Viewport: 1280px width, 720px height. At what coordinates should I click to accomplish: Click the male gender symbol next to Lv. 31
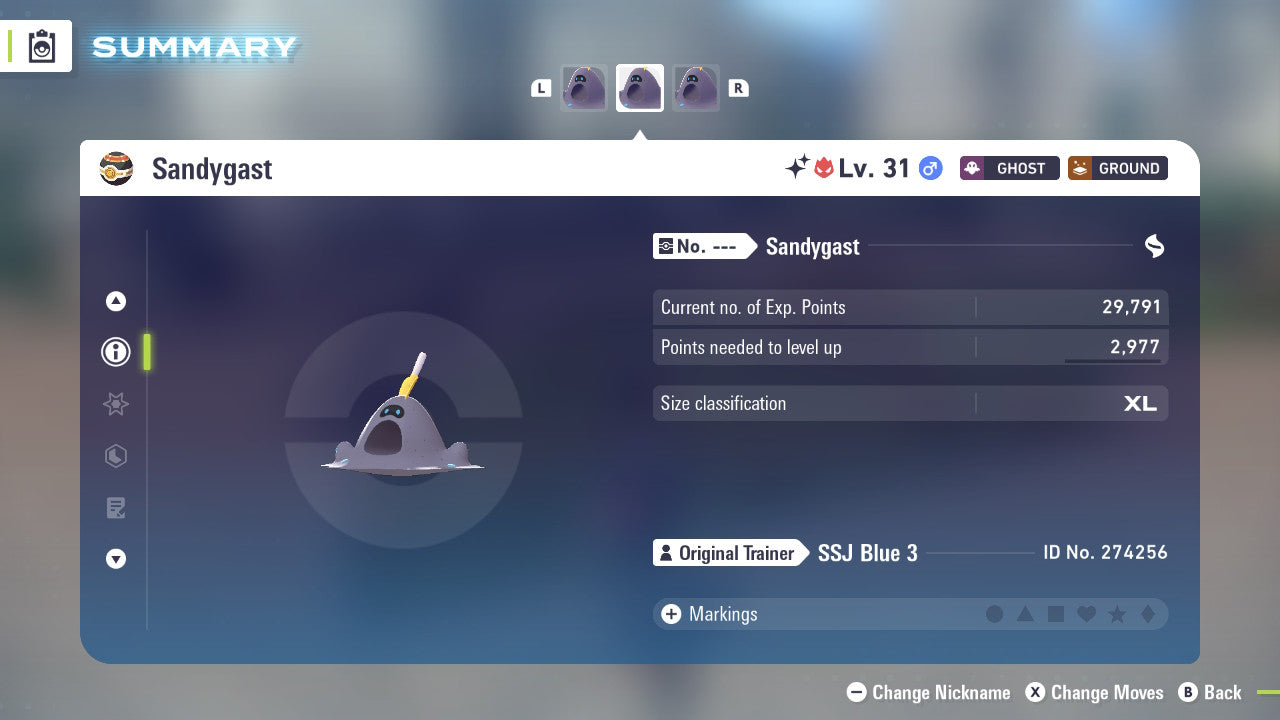pos(930,169)
